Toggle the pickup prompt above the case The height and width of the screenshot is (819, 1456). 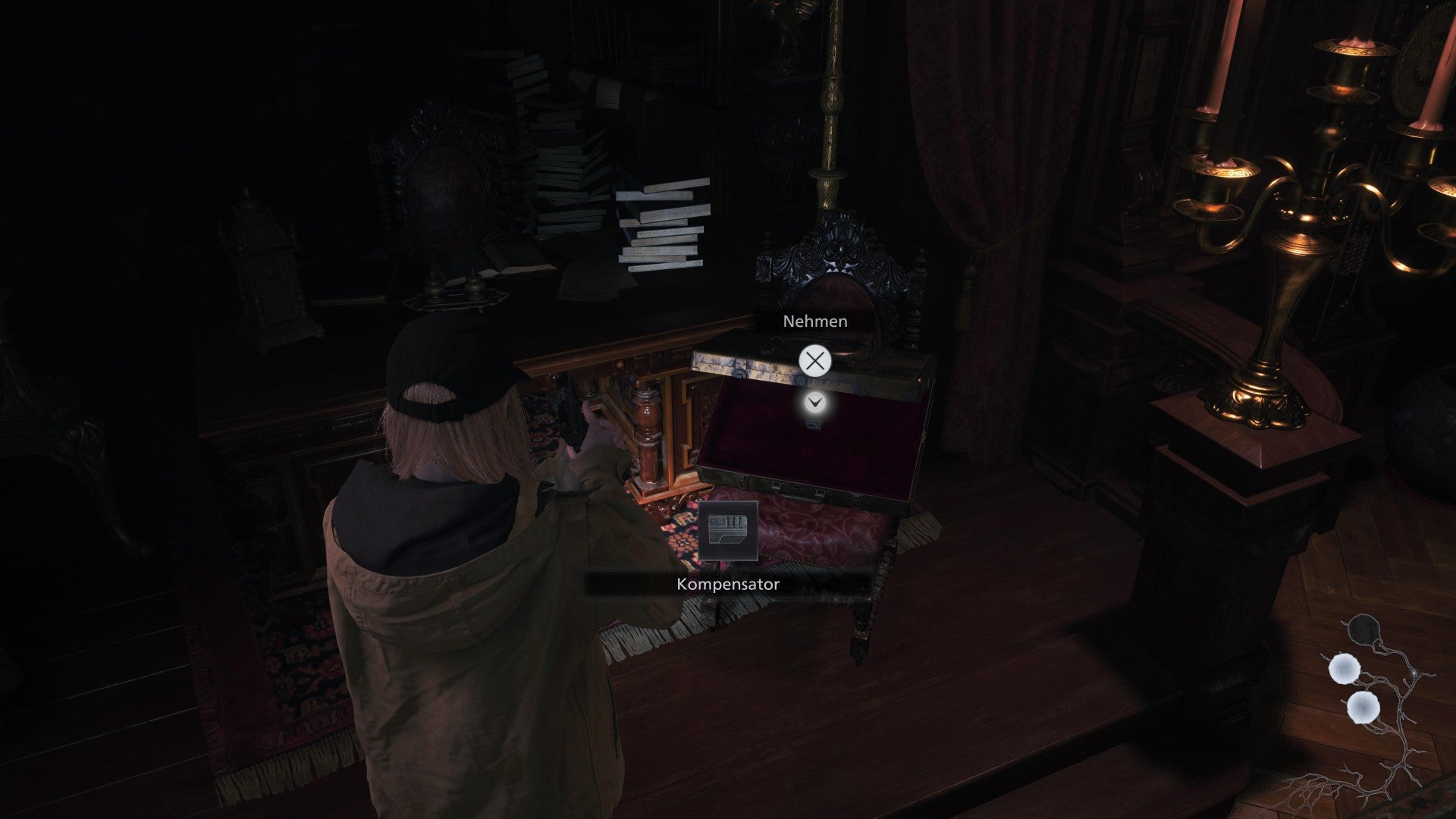[x=815, y=322]
